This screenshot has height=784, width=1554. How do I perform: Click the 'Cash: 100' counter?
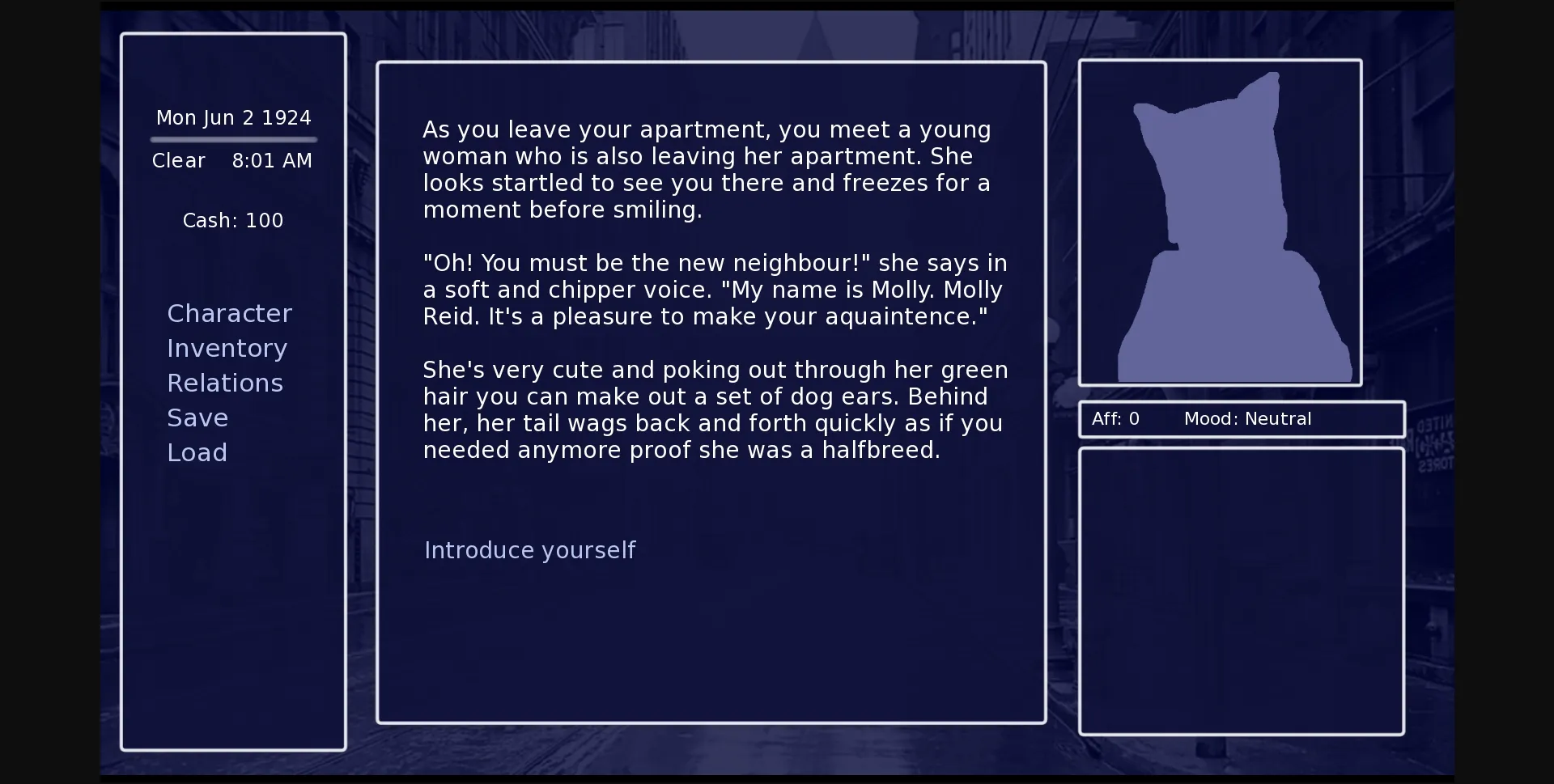click(x=233, y=219)
